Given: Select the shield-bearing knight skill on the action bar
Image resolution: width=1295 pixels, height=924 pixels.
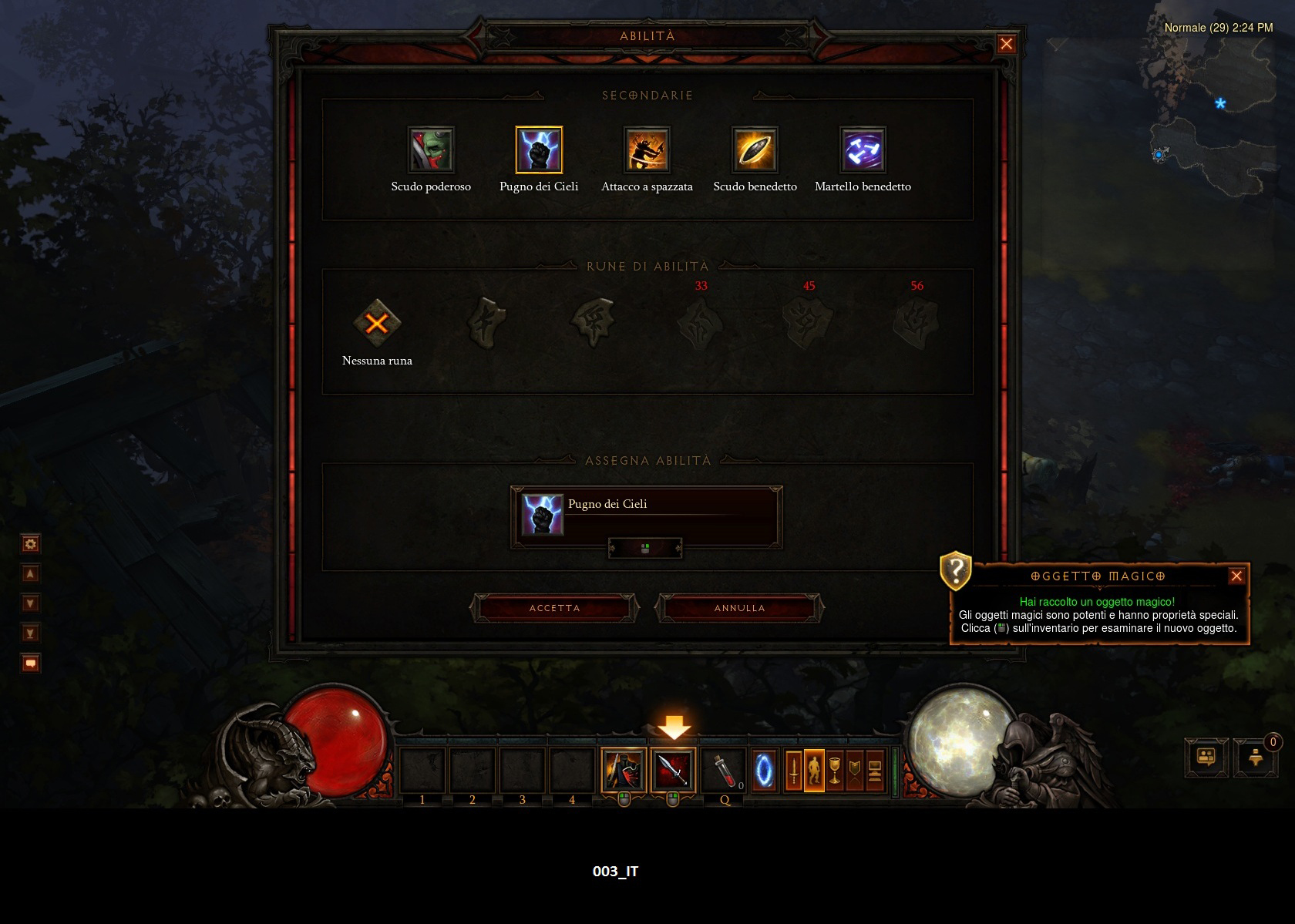Looking at the screenshot, I should pyautogui.click(x=624, y=770).
